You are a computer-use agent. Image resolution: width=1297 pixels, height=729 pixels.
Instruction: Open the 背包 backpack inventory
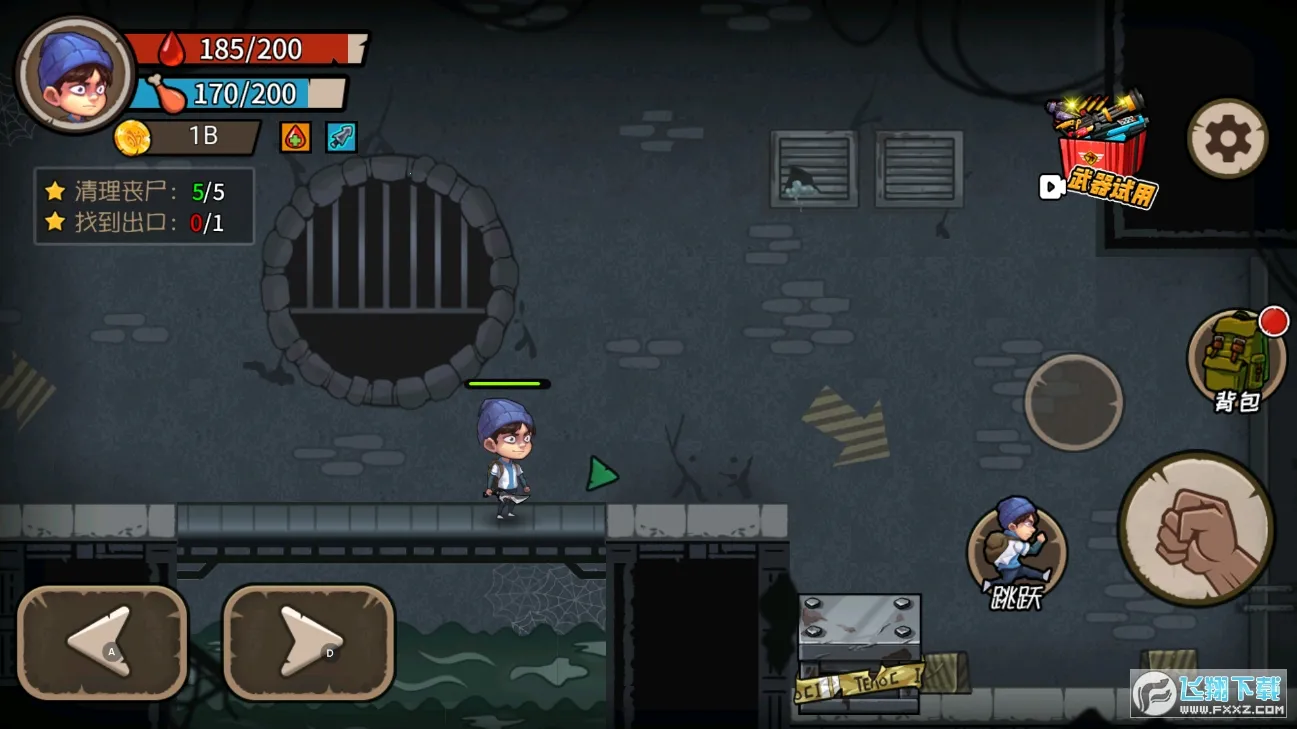[x=1236, y=358]
